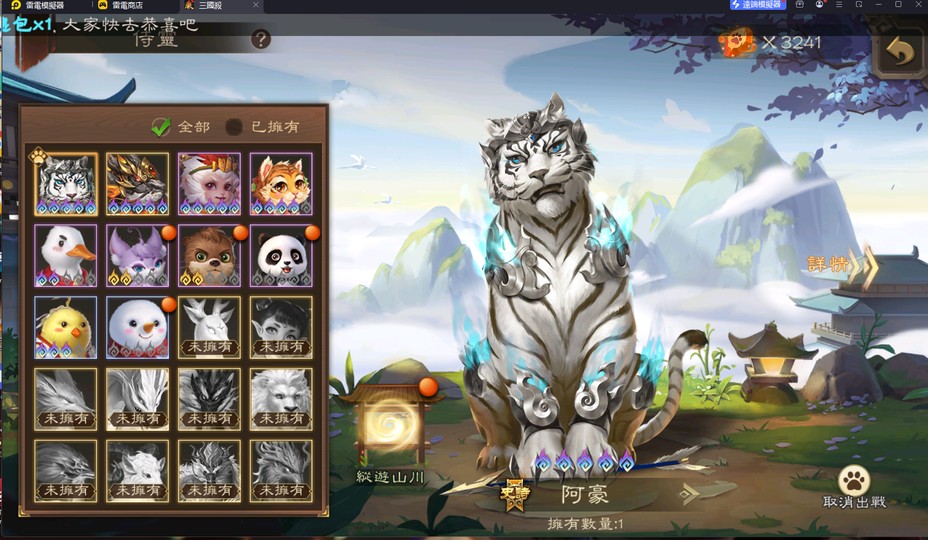Pick the yellow chick pet portrait
The height and width of the screenshot is (540, 928).
click(66, 326)
